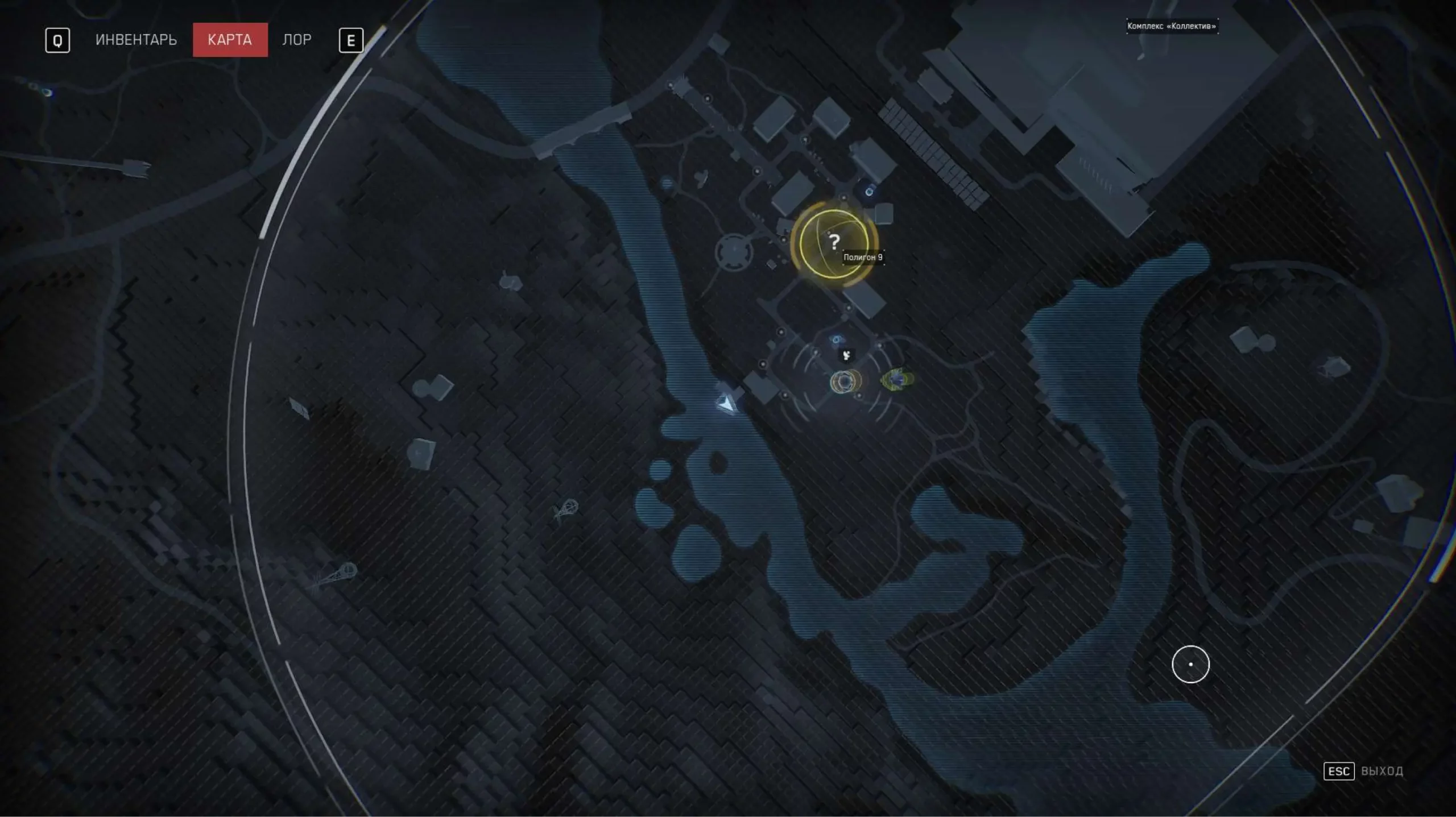Screen dimensions: 1456x817
Task: Select the highlighted КАРТА tab
Action: click(x=230, y=40)
